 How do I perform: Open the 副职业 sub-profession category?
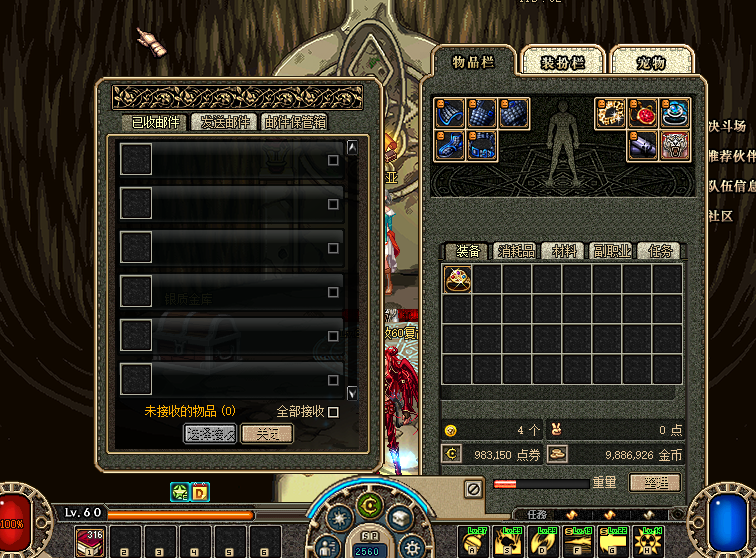(611, 251)
